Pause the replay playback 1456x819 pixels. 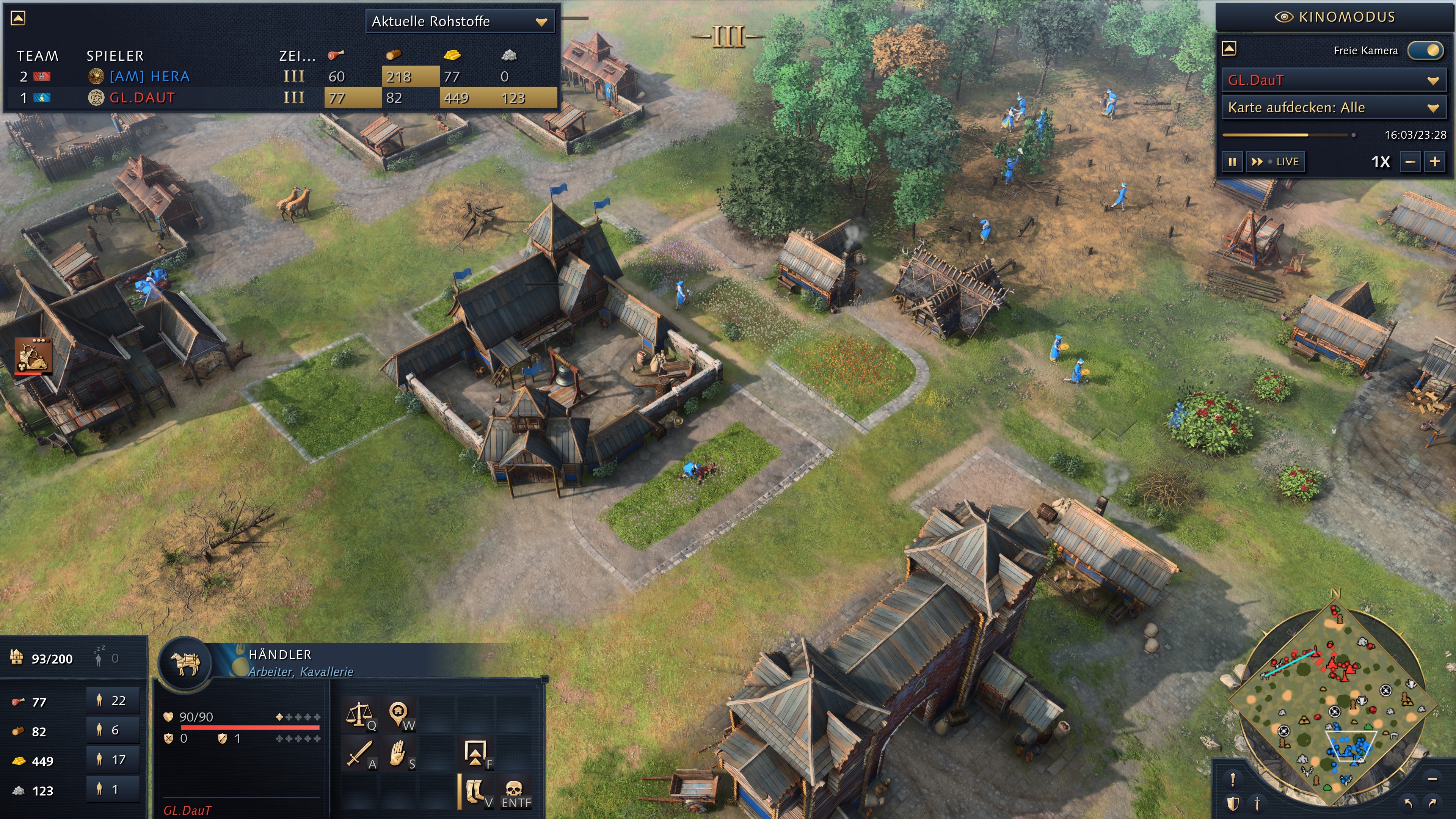coord(1232,162)
